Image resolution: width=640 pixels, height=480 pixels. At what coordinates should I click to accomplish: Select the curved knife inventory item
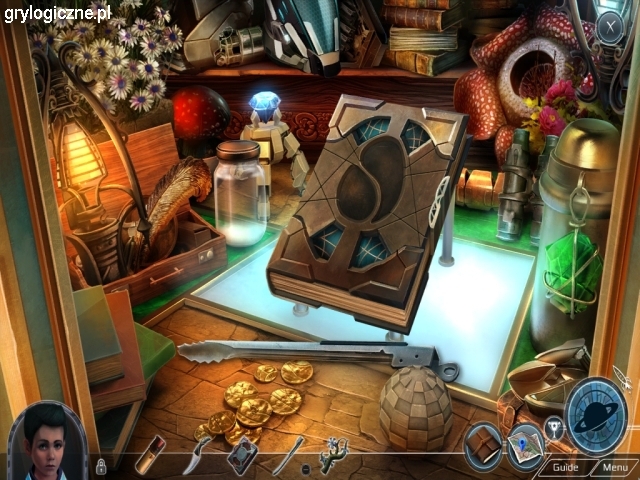[x=194, y=457]
